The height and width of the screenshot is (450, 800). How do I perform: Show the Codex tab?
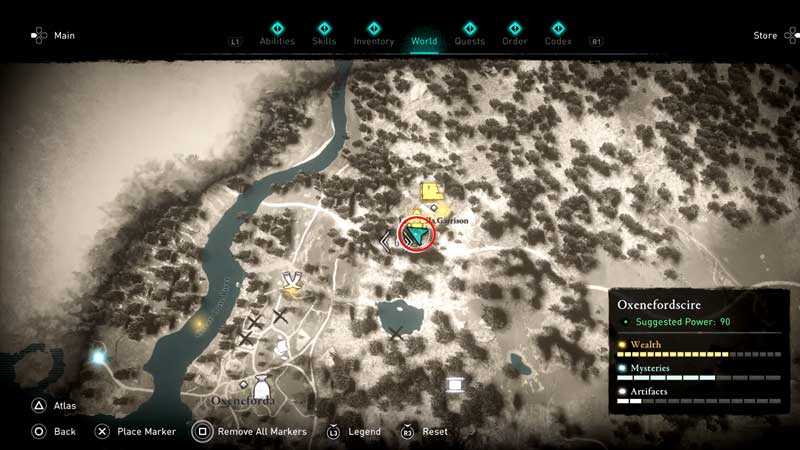point(558,41)
